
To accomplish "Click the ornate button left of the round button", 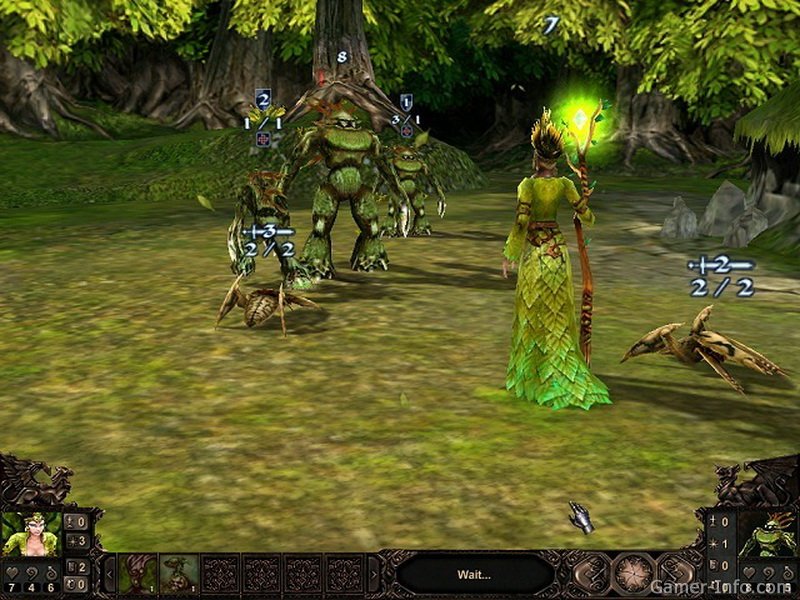I will [590, 574].
